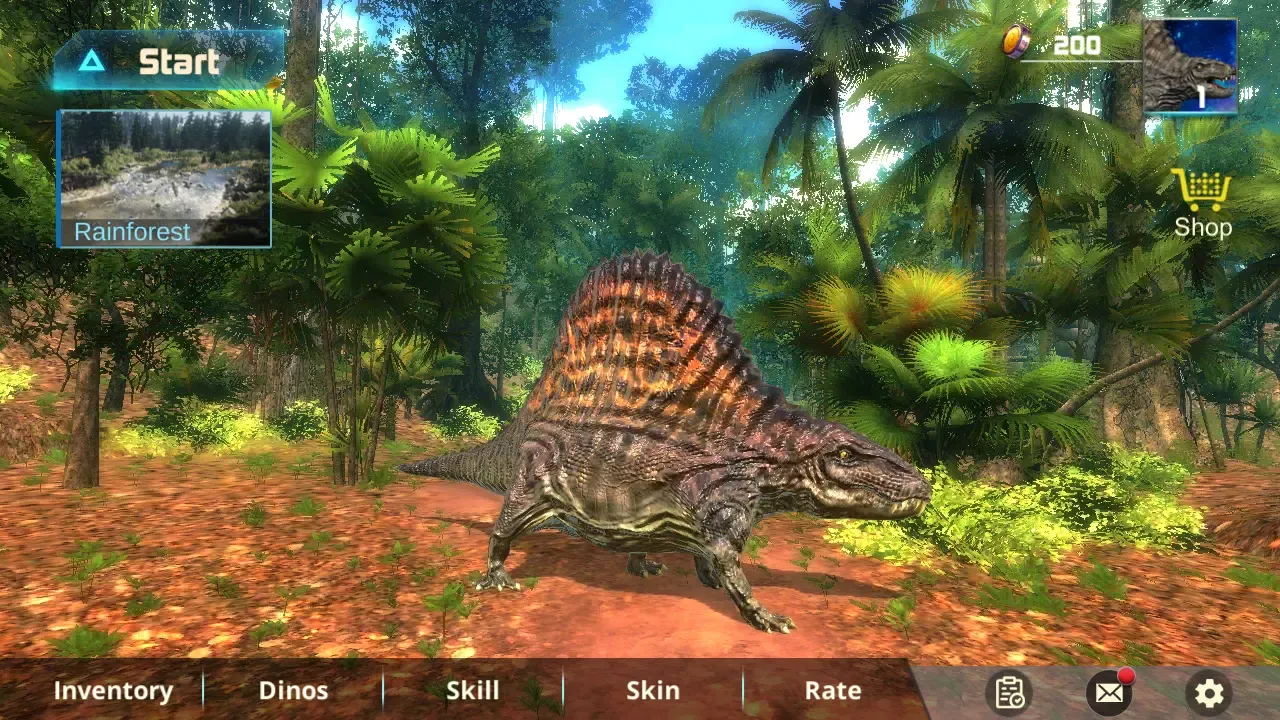Open the Inventory tab
Screen dimensions: 1280x720
coord(113,690)
